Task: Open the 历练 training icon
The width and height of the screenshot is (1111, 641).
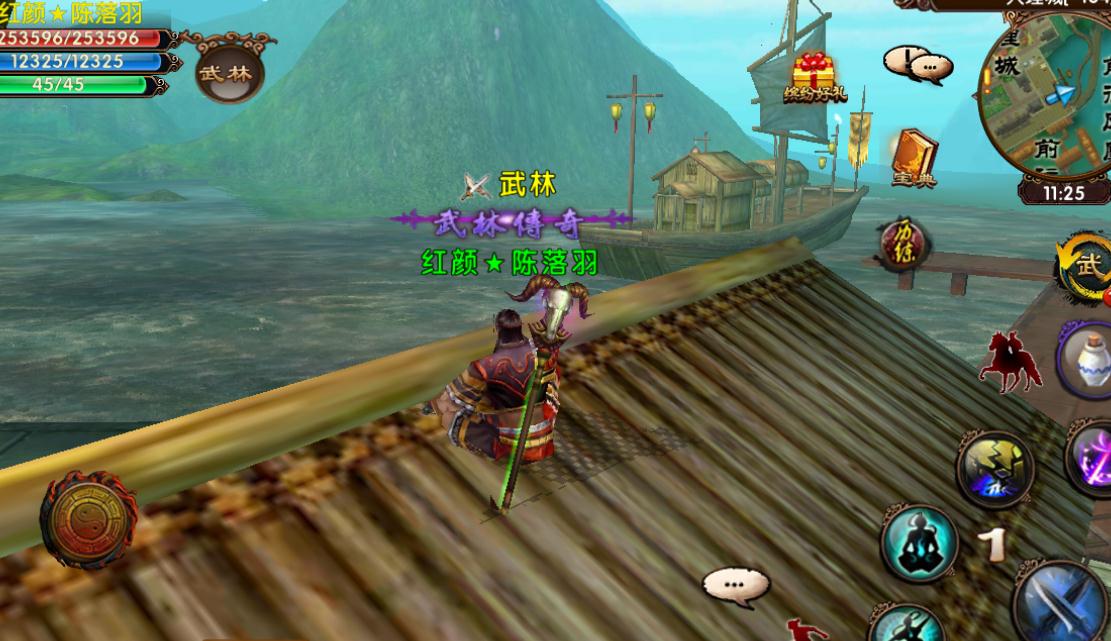Action: tap(903, 243)
